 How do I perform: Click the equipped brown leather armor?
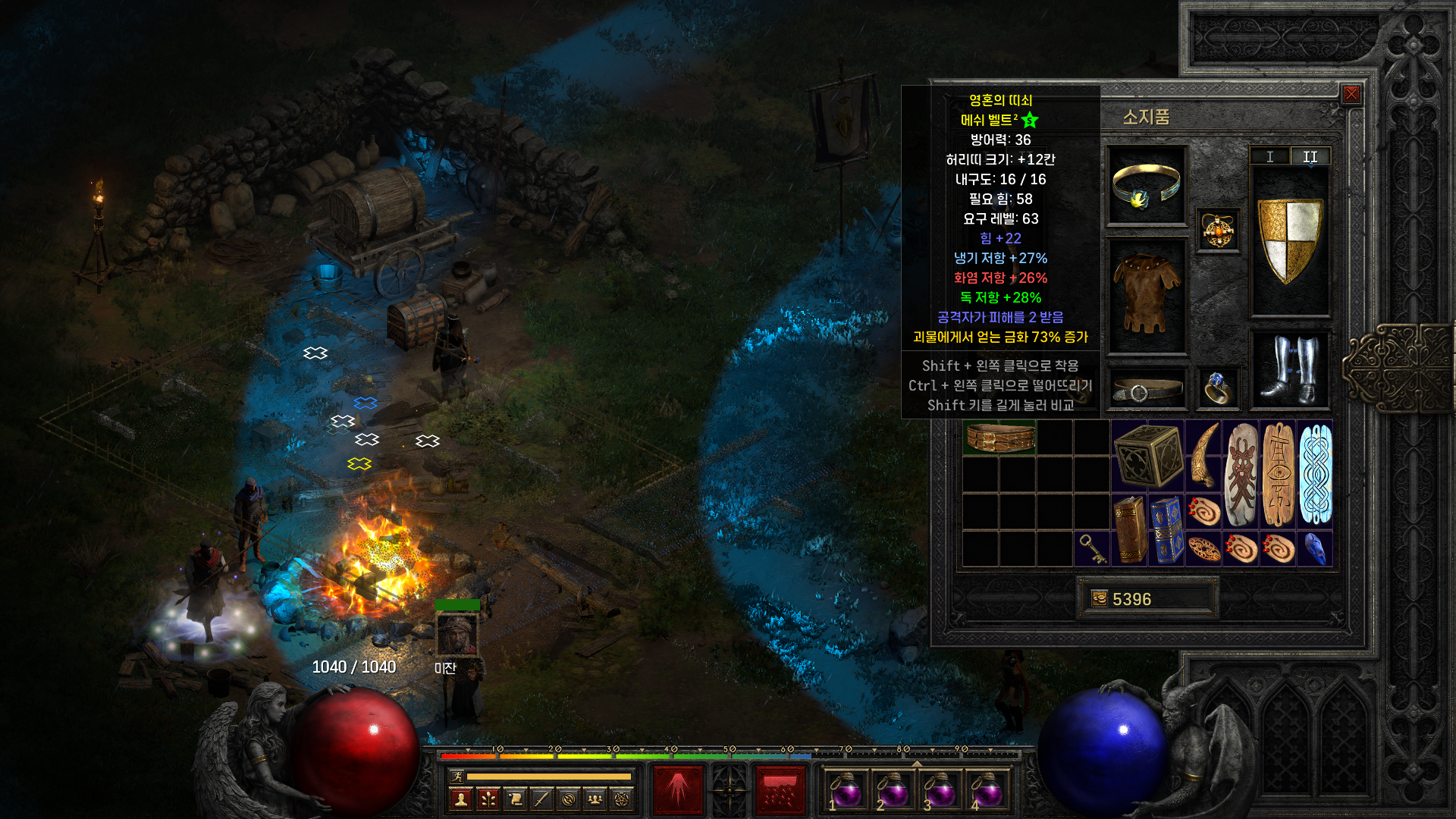[1146, 296]
